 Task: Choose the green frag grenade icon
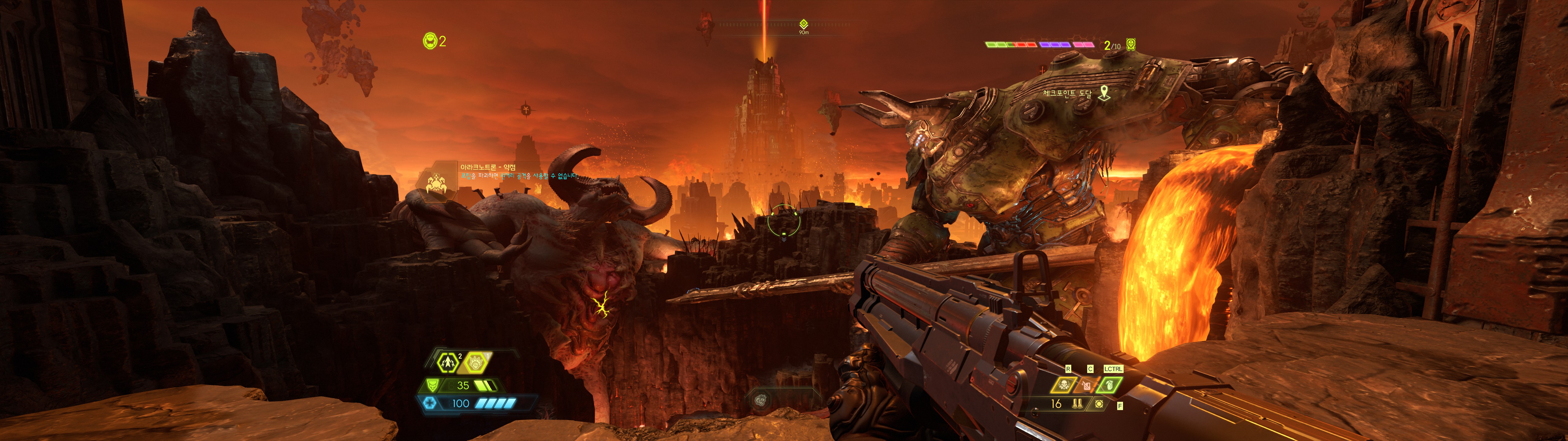[x=1109, y=385]
